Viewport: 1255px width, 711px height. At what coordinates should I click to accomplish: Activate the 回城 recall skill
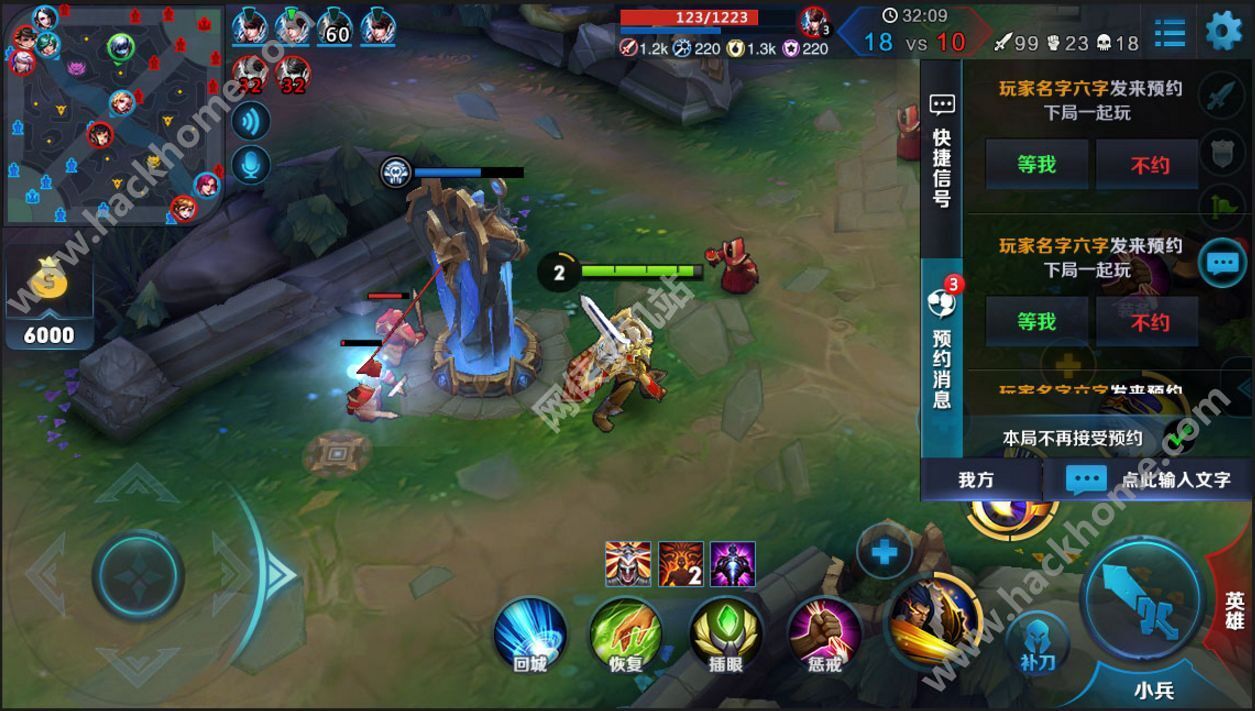(530, 634)
